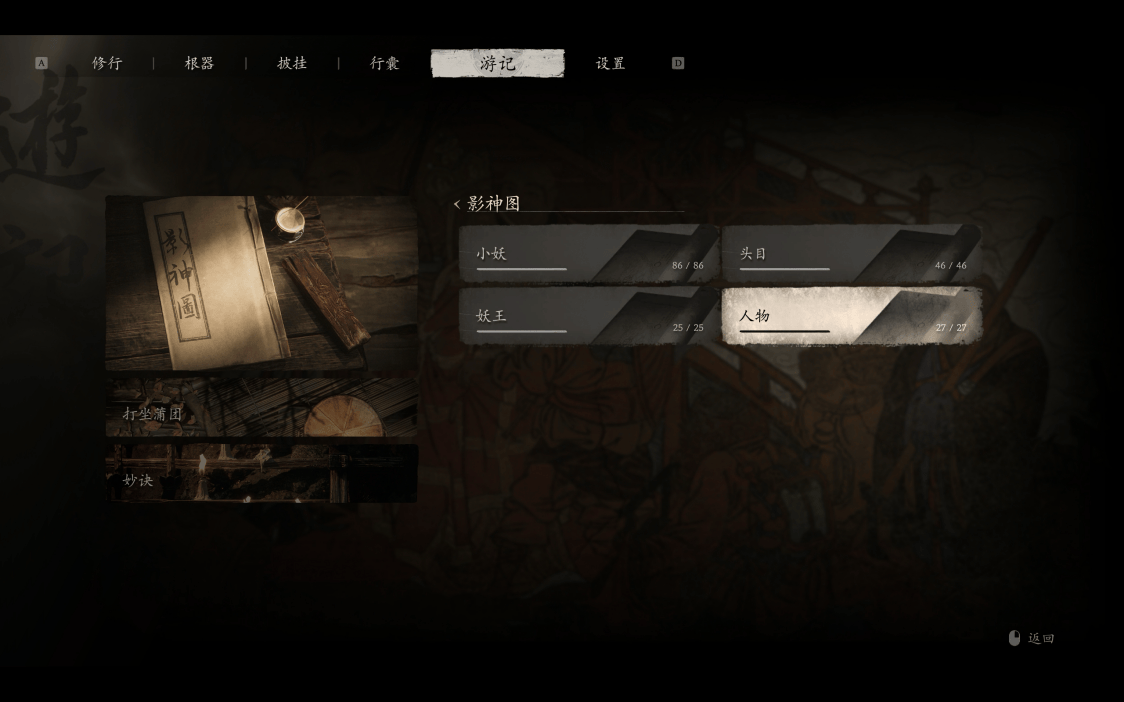
Task: Open the 根器 tab
Action: pos(199,63)
